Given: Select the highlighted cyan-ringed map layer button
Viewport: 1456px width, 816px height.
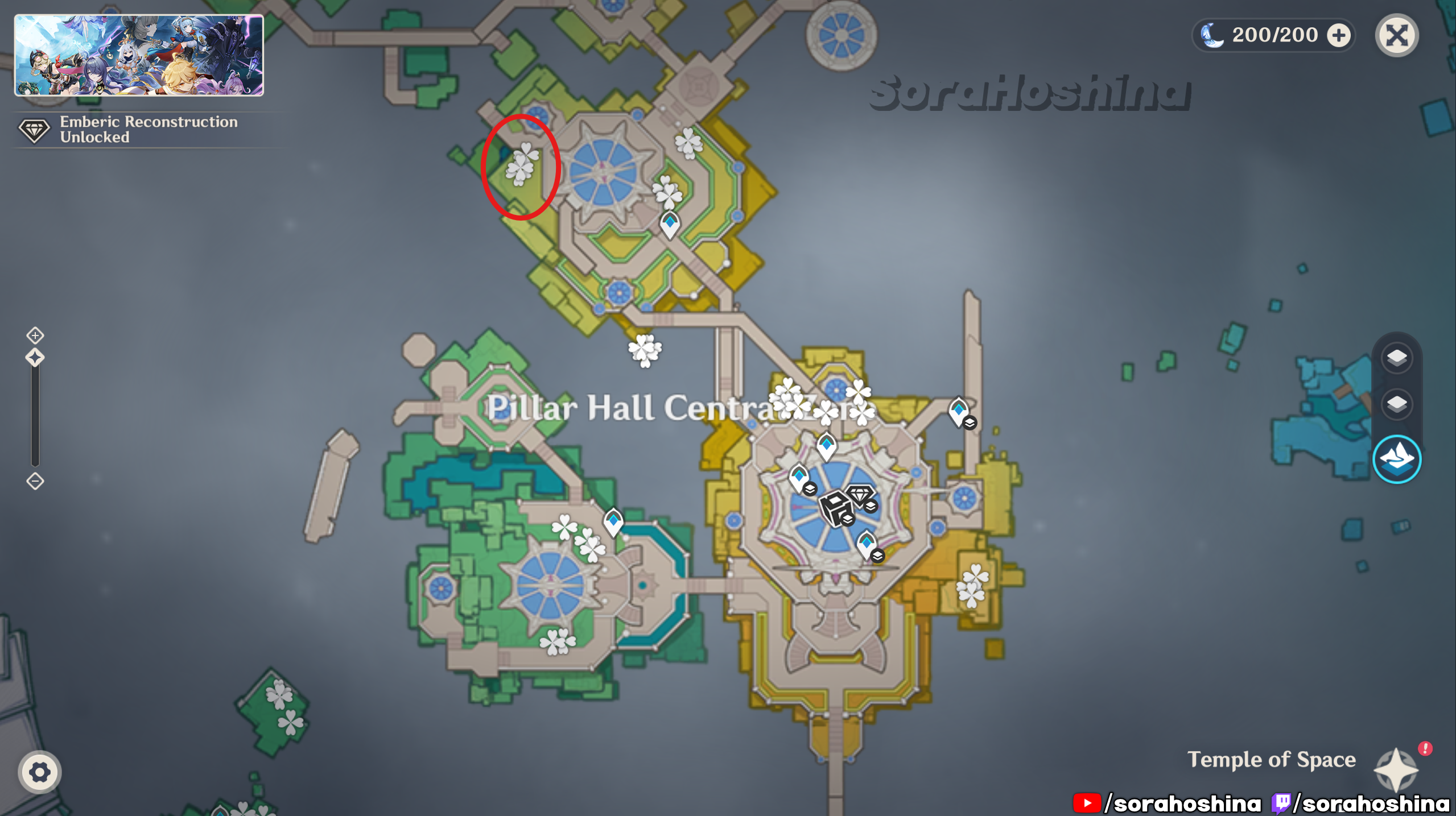Looking at the screenshot, I should coord(1396,459).
